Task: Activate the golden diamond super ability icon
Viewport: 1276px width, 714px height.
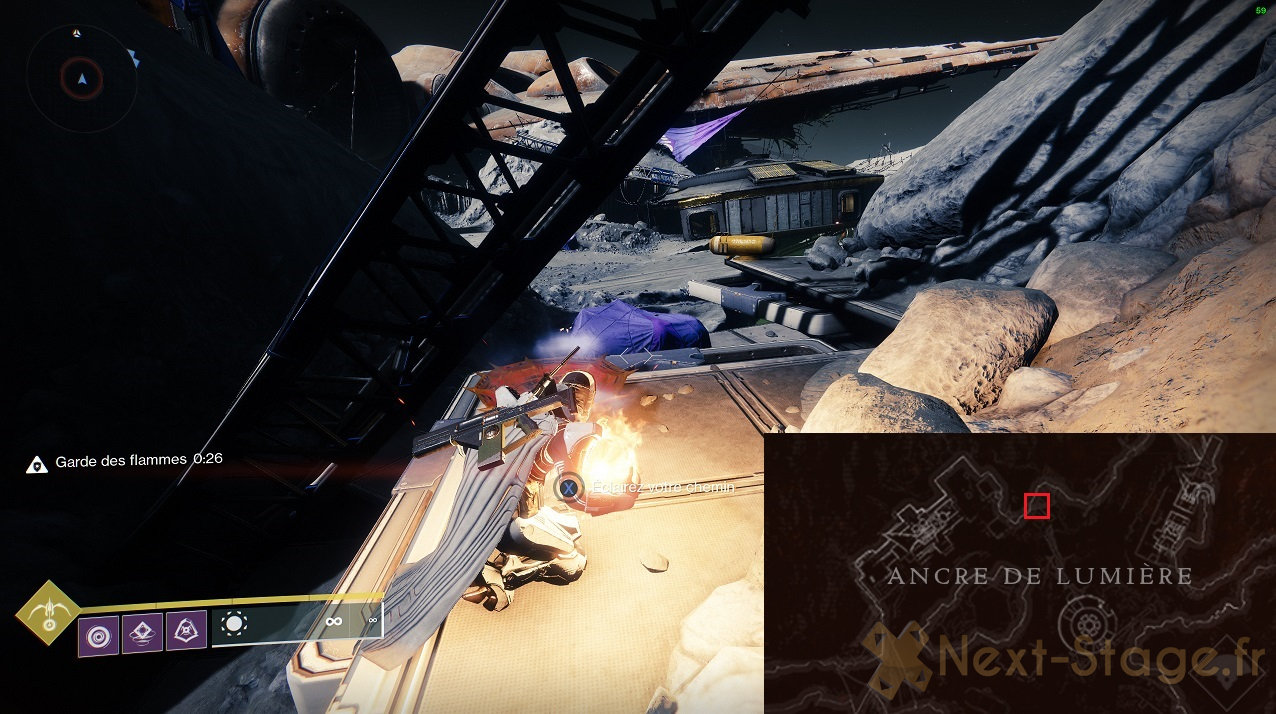Action: (47, 612)
